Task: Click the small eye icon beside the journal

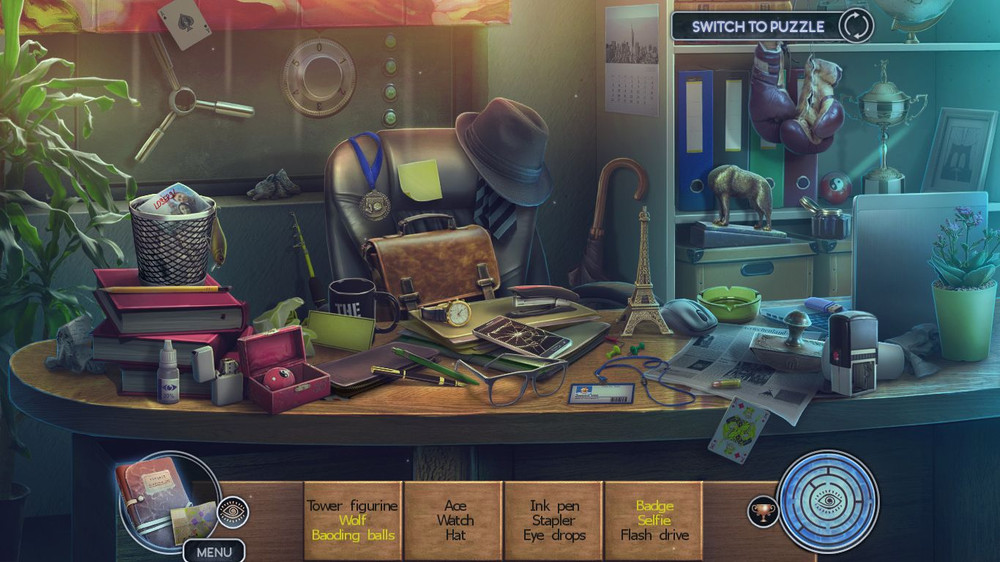Action: point(232,512)
